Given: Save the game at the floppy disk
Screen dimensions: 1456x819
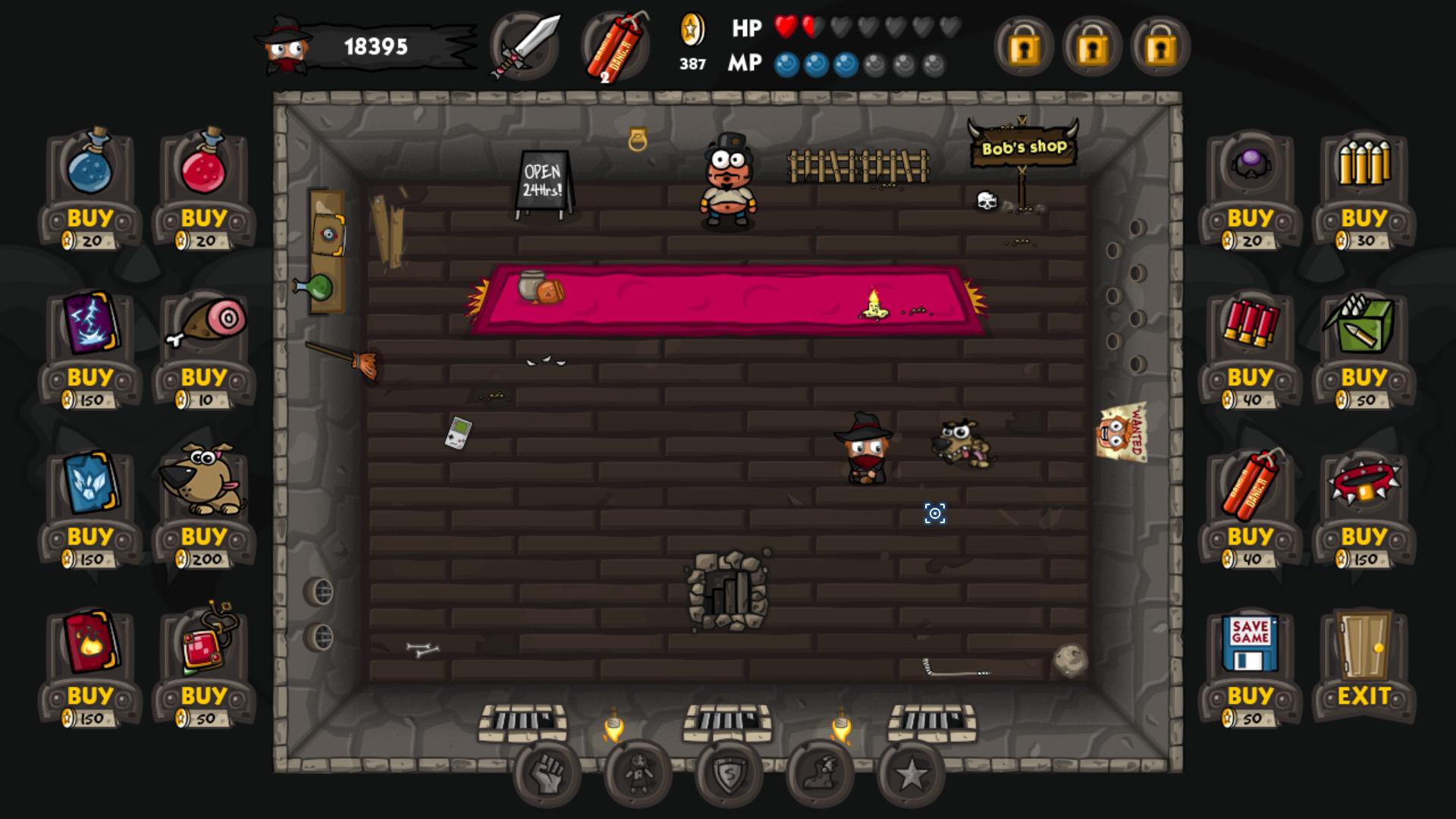Looking at the screenshot, I should [1250, 696].
